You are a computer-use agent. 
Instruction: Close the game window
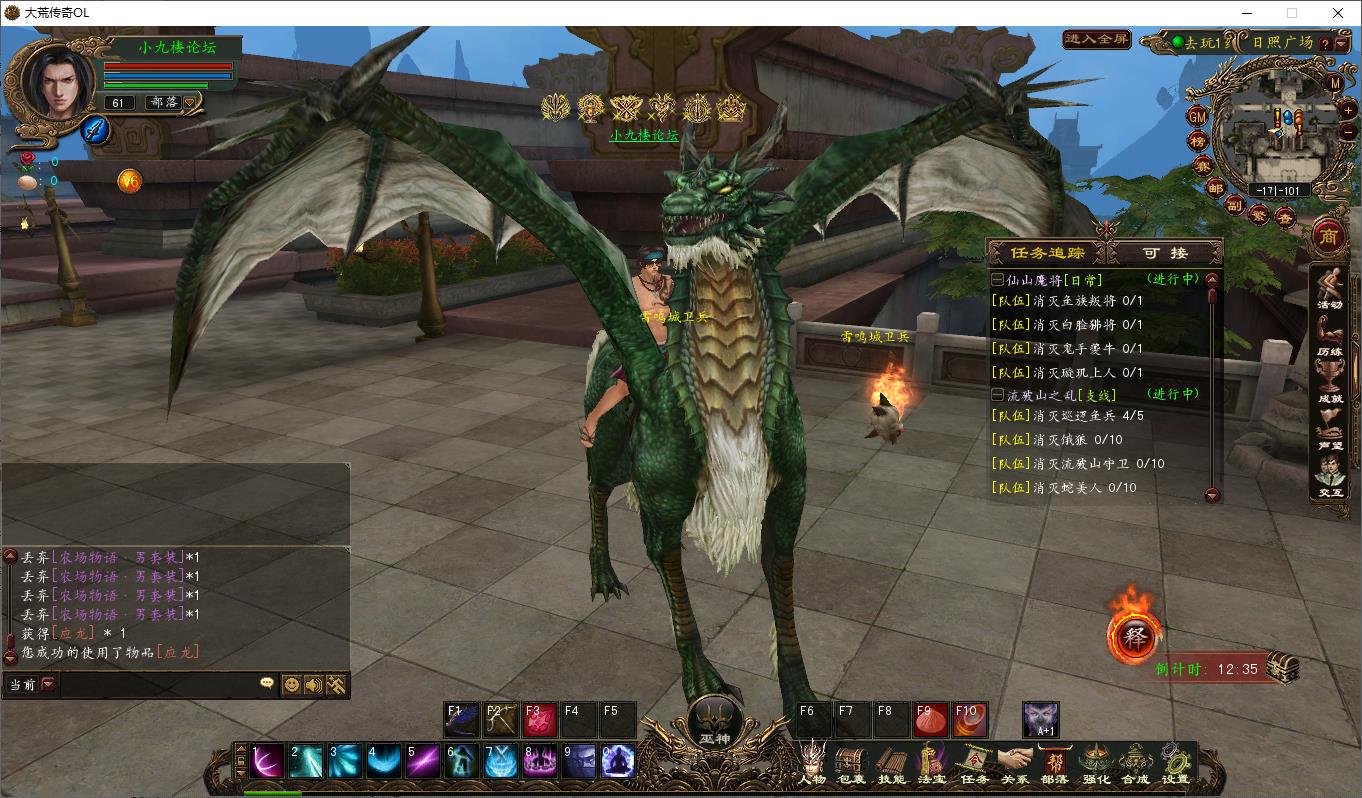click(x=1338, y=13)
